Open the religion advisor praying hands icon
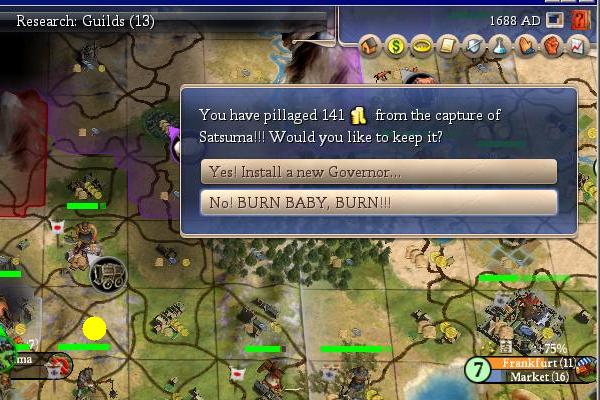Screen dimensions: 600x400 [x=525, y=46]
